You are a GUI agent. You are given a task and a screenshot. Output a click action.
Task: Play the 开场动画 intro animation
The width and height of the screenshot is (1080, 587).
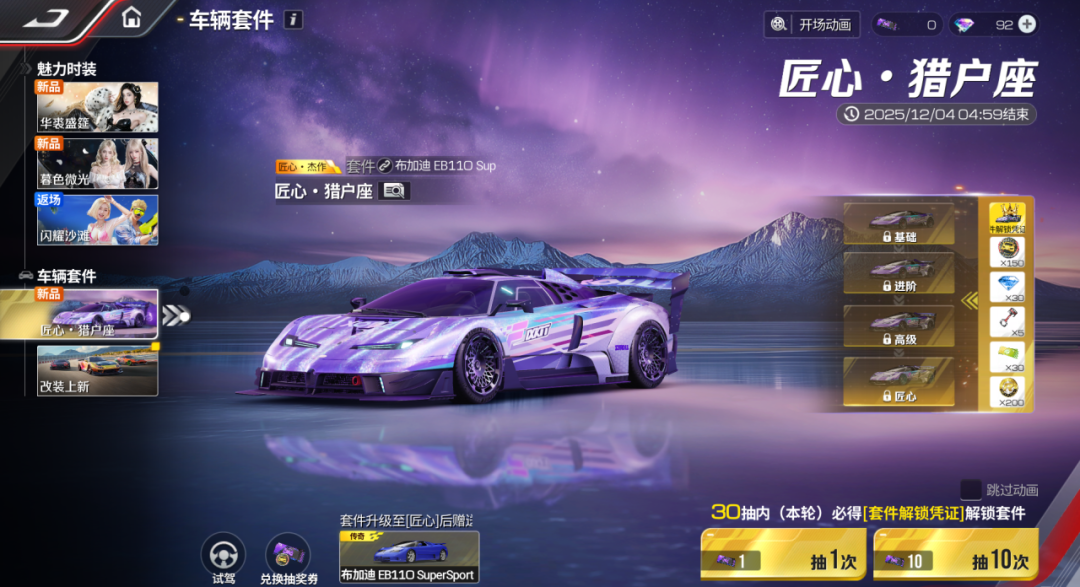coord(811,25)
